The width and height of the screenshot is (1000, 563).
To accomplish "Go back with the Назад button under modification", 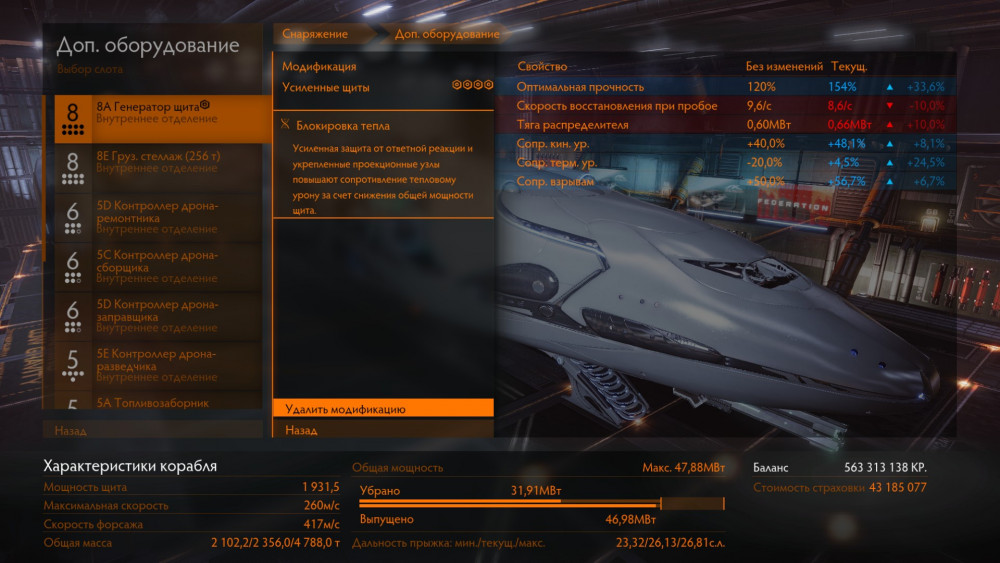I will coord(383,430).
